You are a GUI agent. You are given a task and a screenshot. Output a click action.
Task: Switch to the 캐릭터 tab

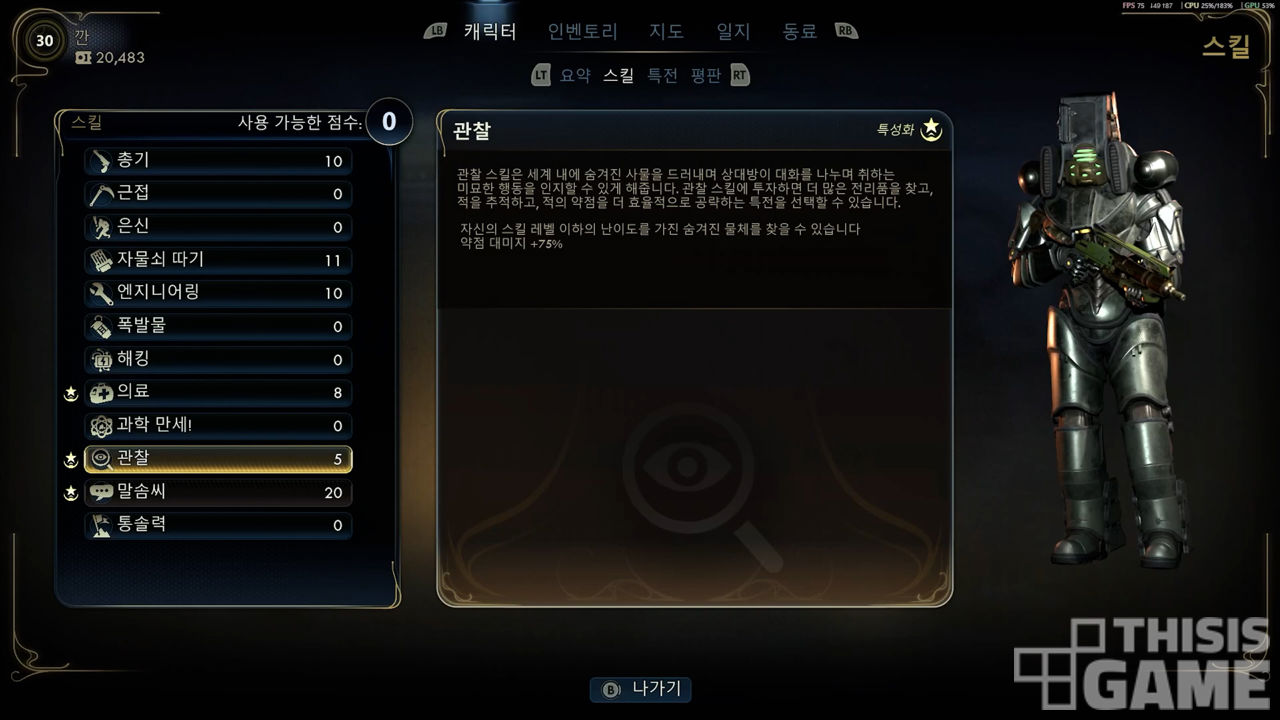pos(490,31)
